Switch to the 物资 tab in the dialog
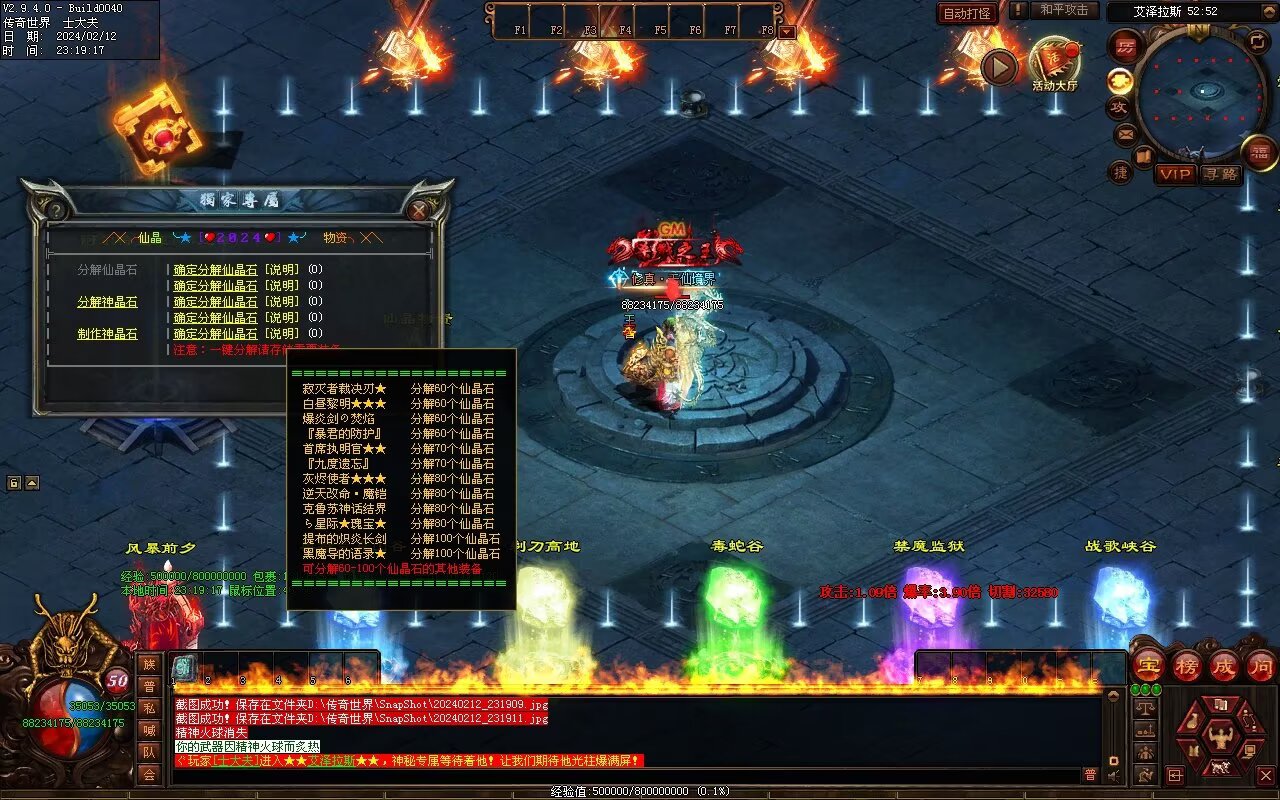 tap(336, 238)
